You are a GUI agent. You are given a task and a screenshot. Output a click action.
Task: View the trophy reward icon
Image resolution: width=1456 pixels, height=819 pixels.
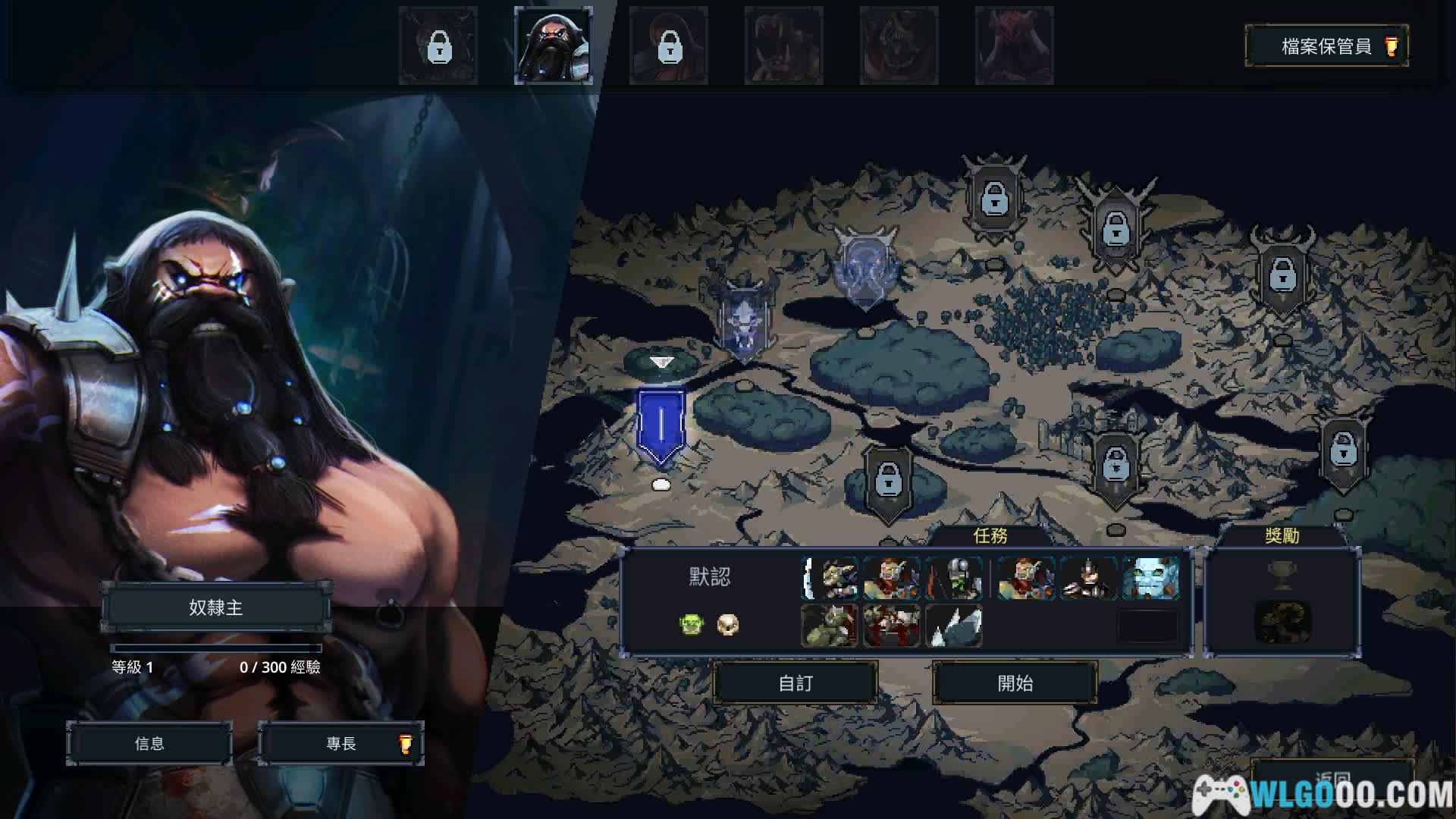pos(1282,576)
